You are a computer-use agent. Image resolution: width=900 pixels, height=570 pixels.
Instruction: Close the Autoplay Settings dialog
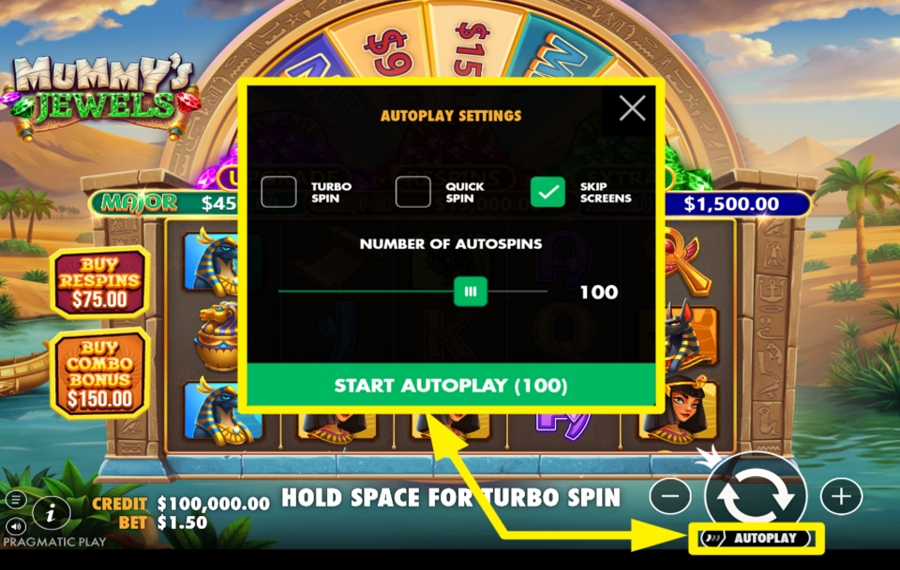coord(632,108)
